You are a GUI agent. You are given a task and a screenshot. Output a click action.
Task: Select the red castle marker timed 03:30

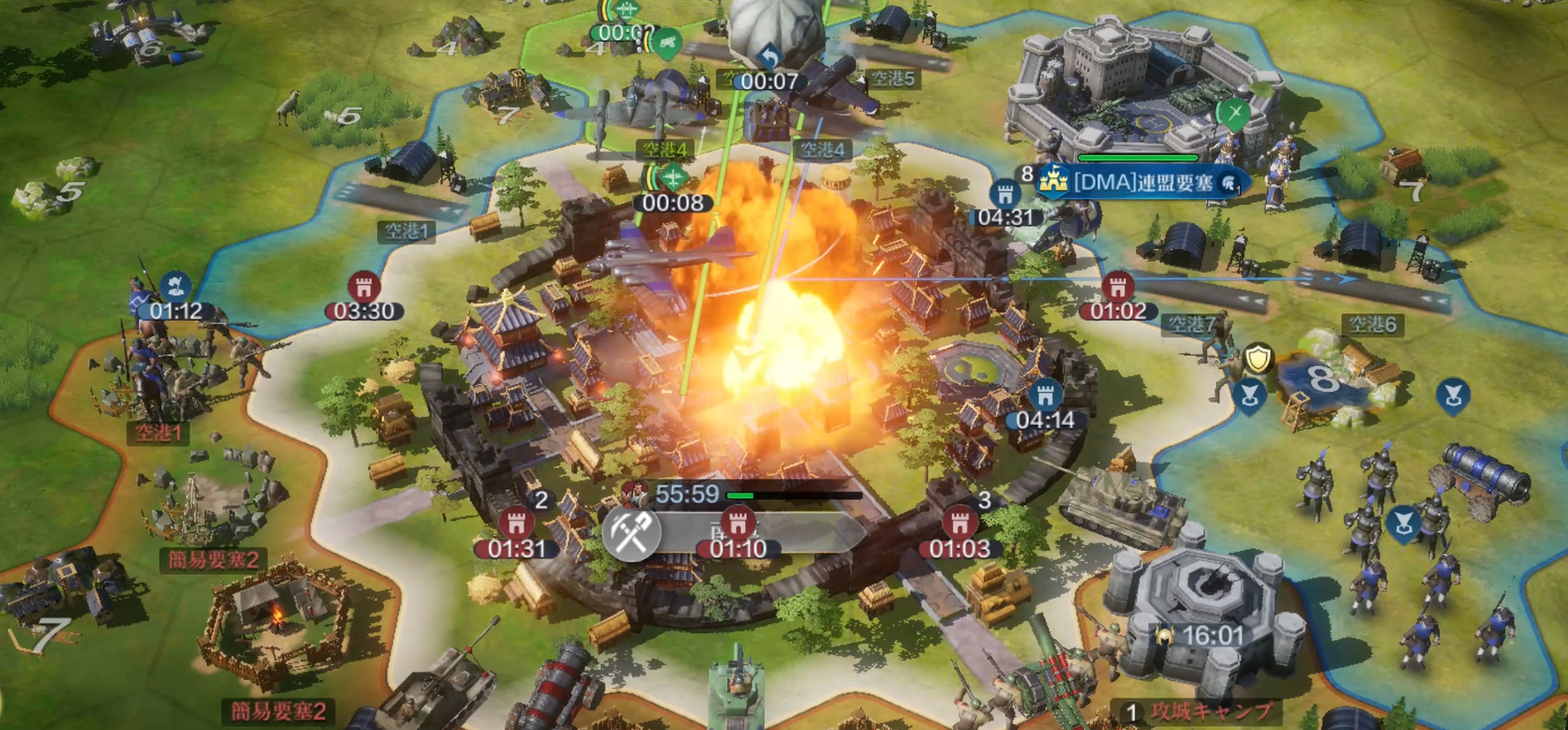coord(364,288)
